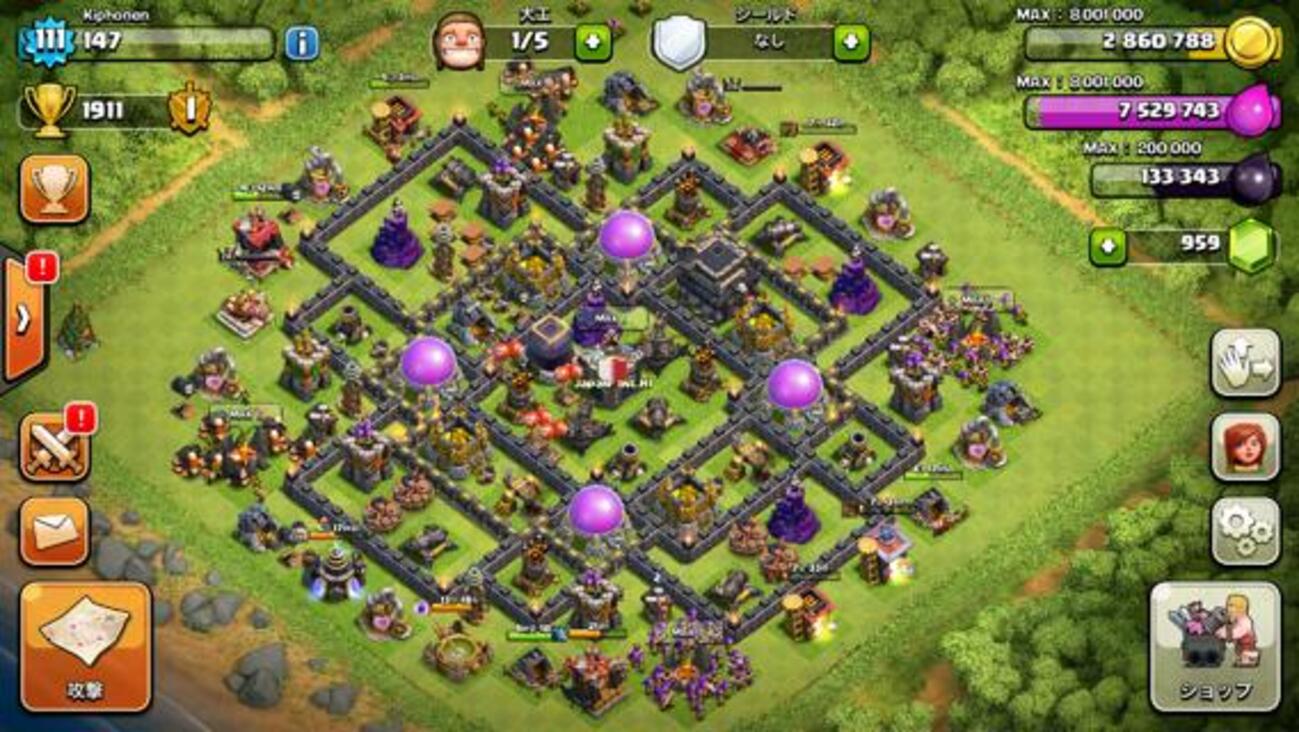Open the mail inbox envelope button
1299x732 pixels.
(x=54, y=532)
